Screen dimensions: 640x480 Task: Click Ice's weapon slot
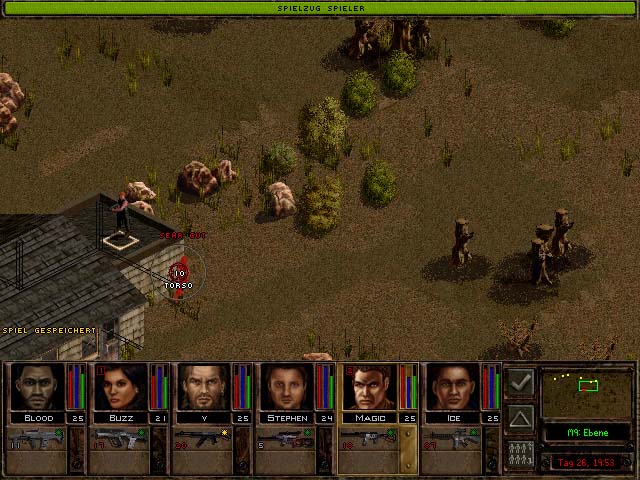click(453, 440)
